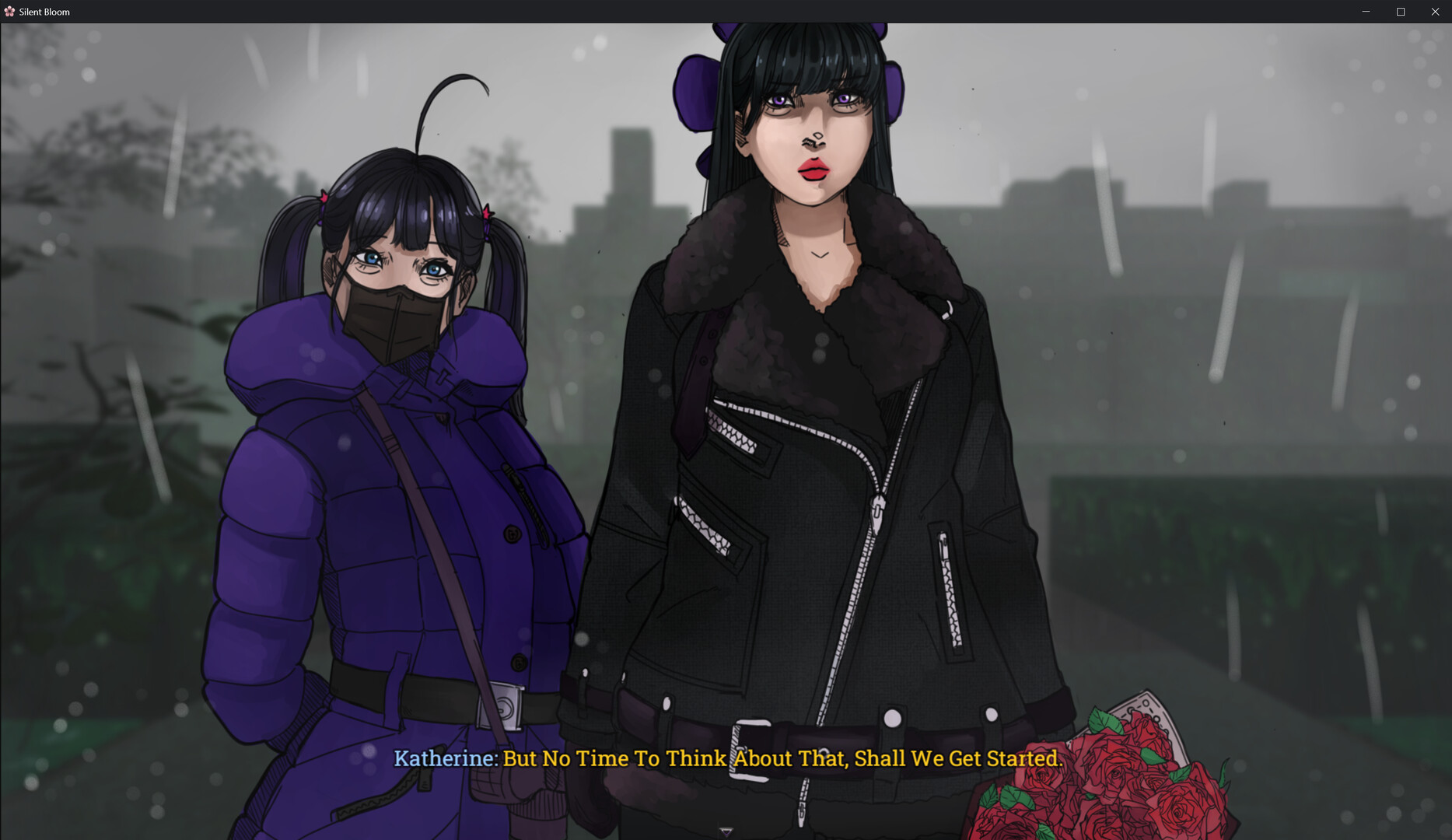
Task: Click the close X icon of the game window
Action: tap(1434, 12)
